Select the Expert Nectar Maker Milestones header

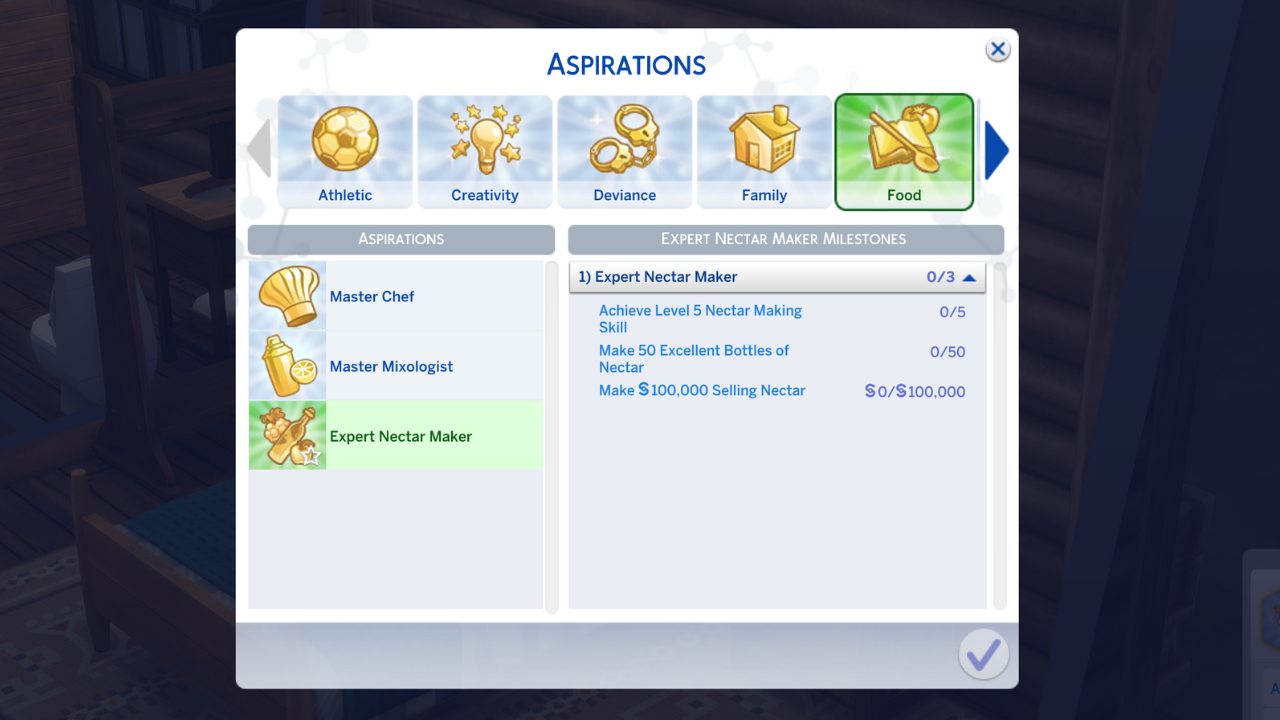point(785,239)
